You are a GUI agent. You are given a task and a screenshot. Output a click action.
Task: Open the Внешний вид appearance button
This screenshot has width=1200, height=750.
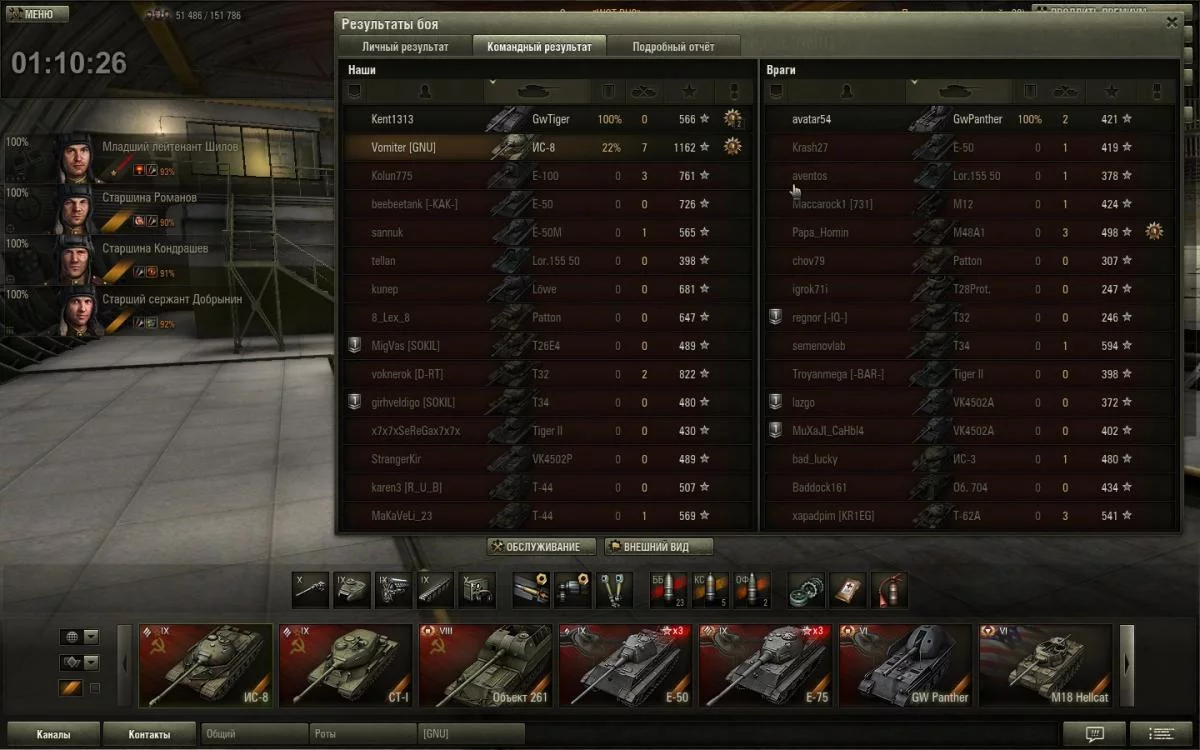pos(659,547)
